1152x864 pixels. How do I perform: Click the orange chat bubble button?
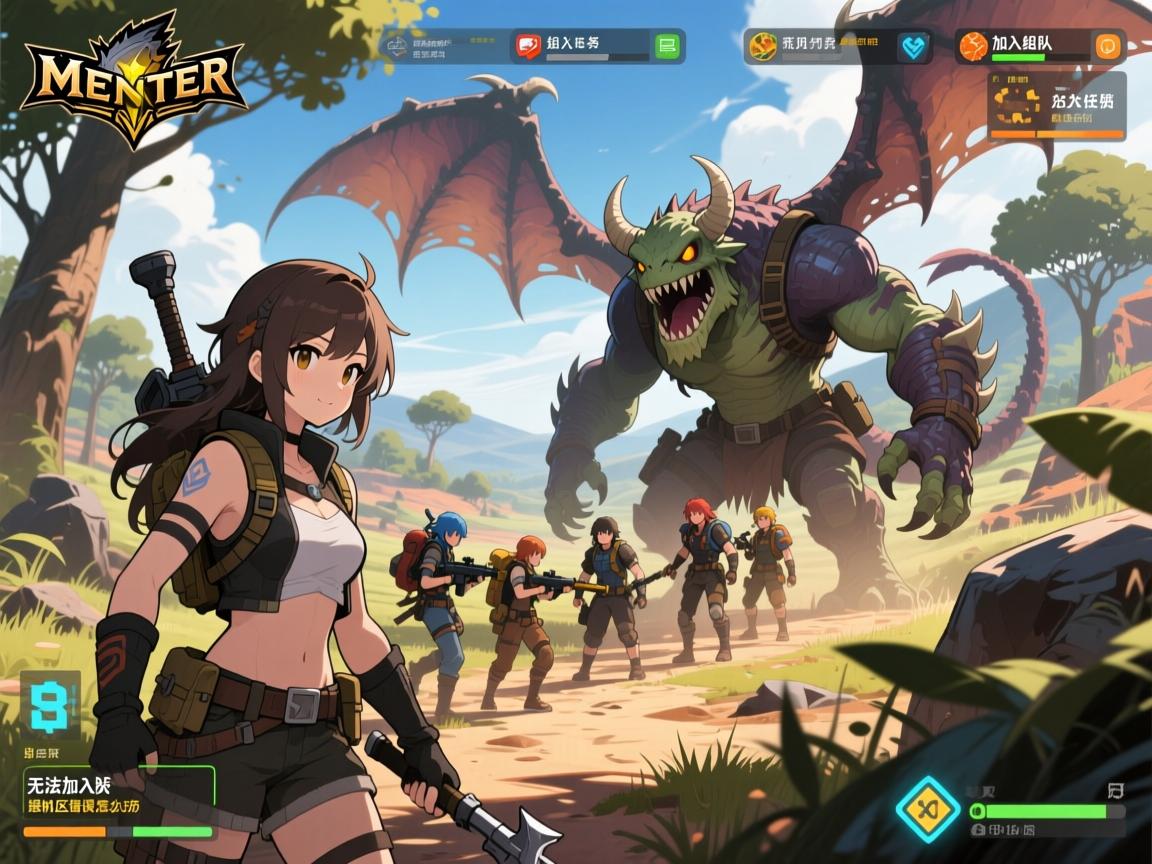pos(1108,46)
